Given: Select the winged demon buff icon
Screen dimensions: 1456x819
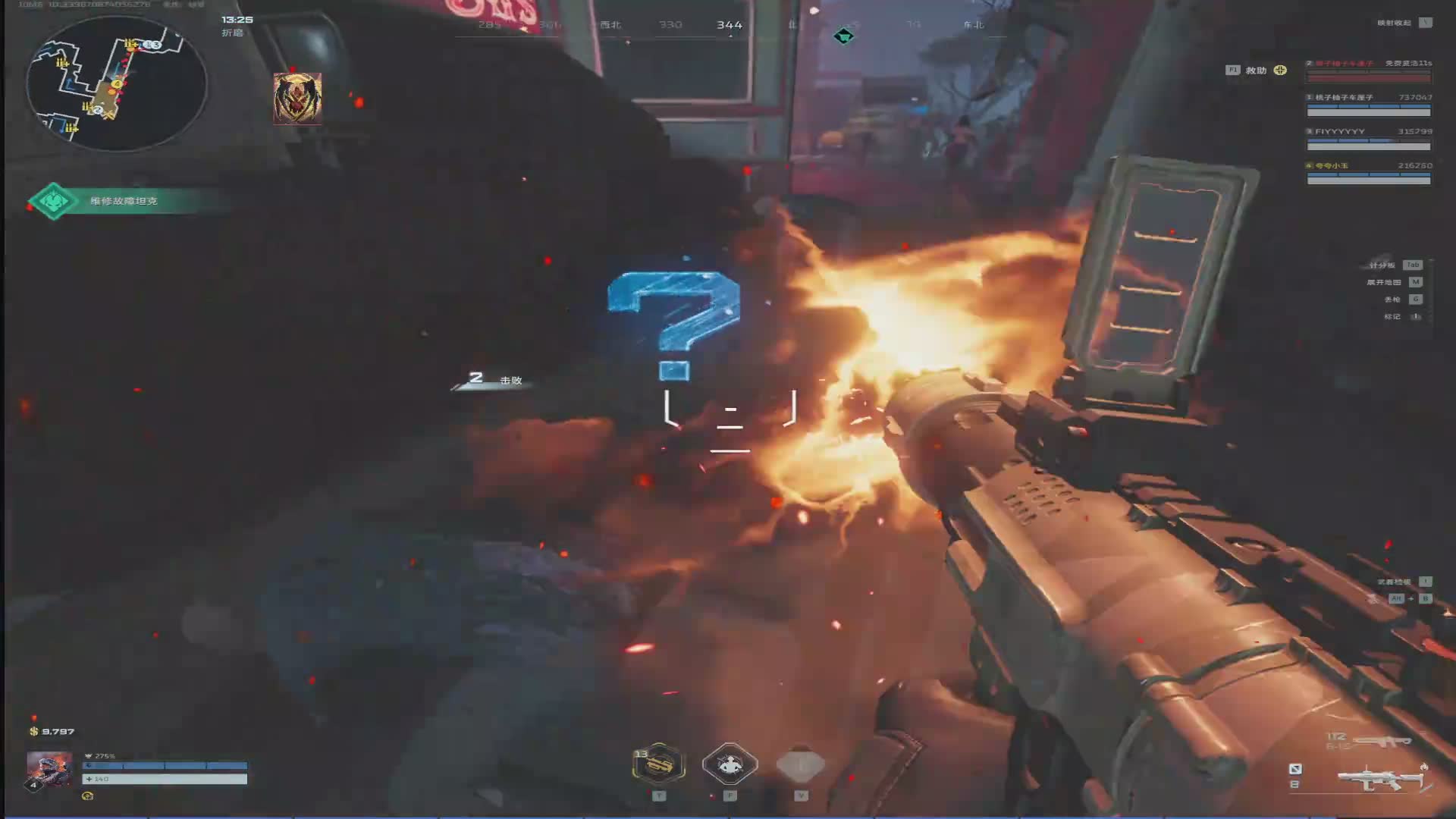Looking at the screenshot, I should (x=297, y=98).
